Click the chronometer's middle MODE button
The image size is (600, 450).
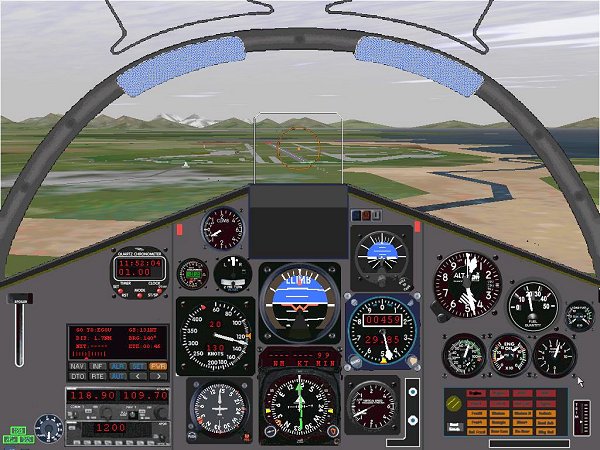(x=140, y=294)
